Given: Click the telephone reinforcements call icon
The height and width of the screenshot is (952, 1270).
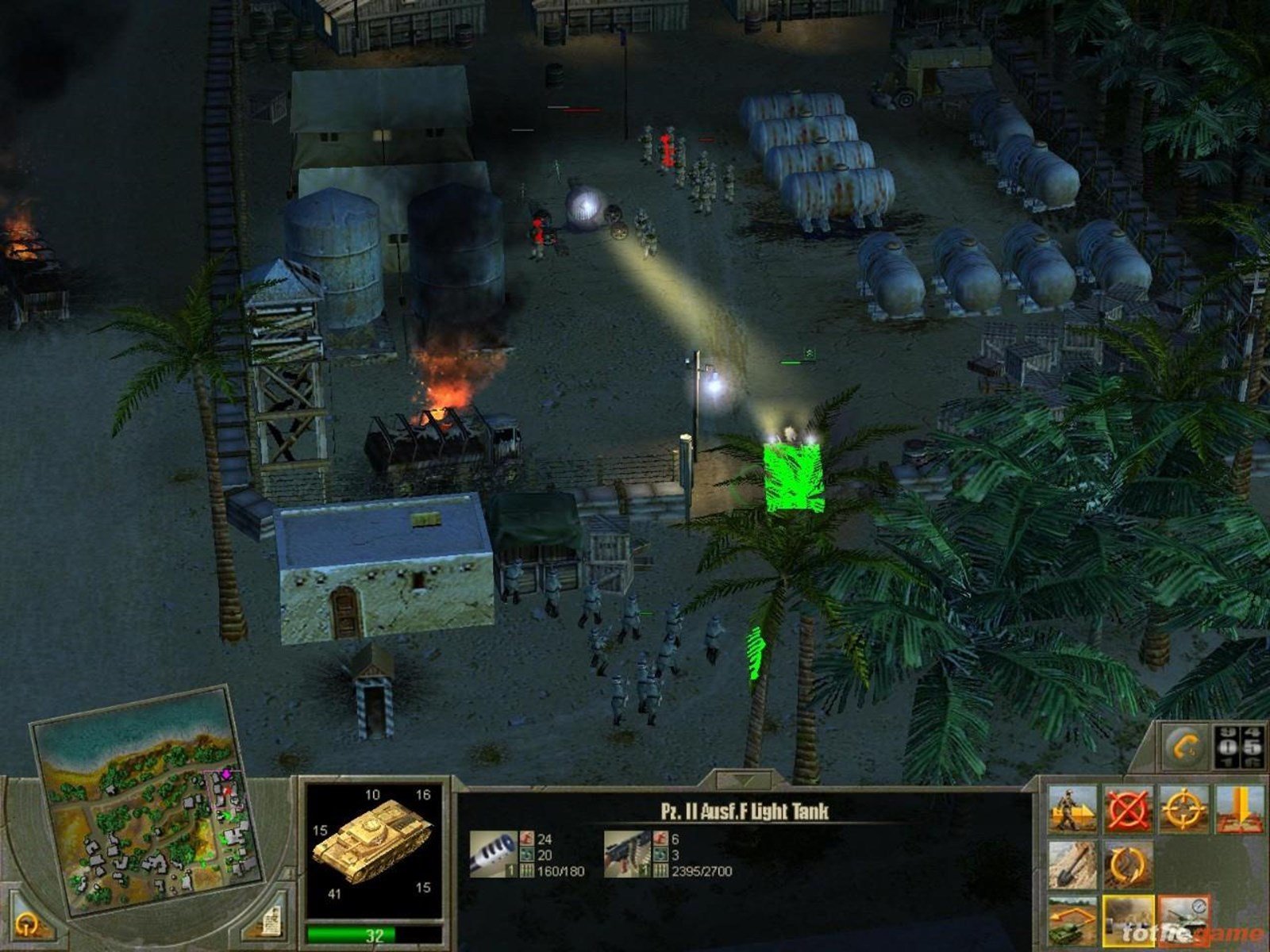Looking at the screenshot, I should pos(1183,747).
